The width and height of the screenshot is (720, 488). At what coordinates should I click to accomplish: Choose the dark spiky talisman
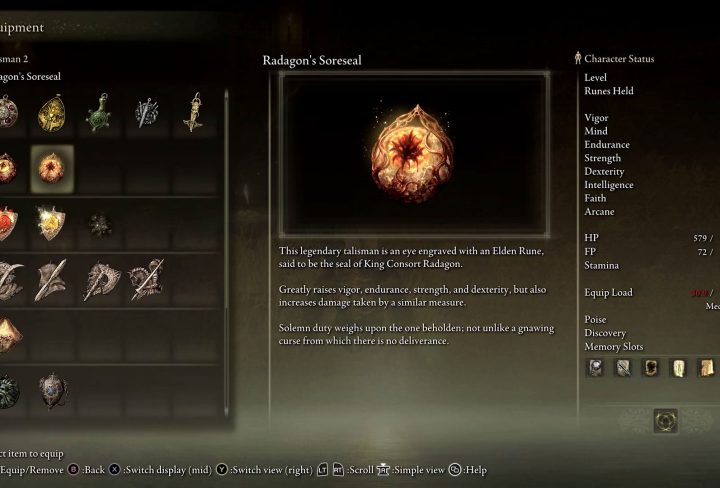coord(99,224)
